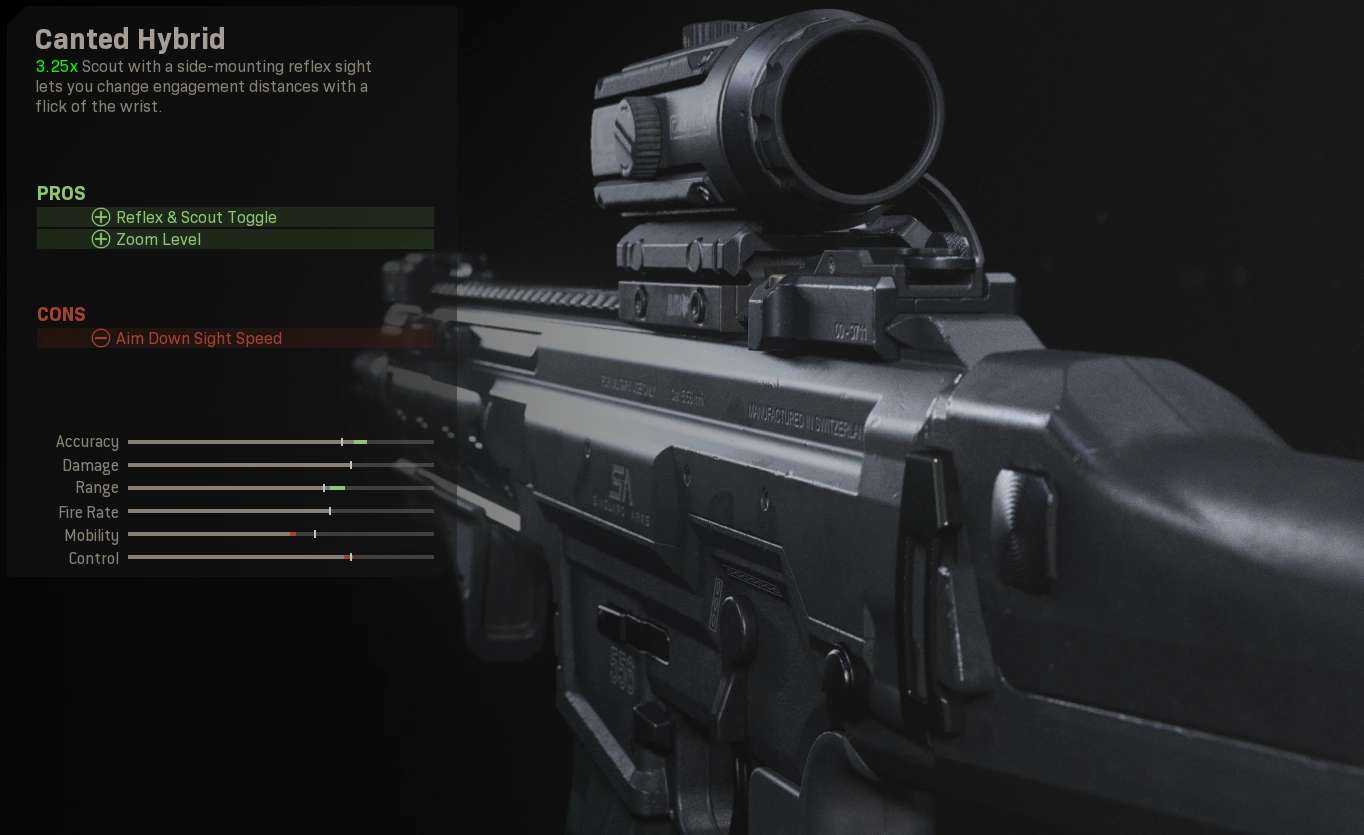The width and height of the screenshot is (1364, 835).
Task: Click the plus icon beside Reflex & Scout Toggle
Action: point(101,217)
